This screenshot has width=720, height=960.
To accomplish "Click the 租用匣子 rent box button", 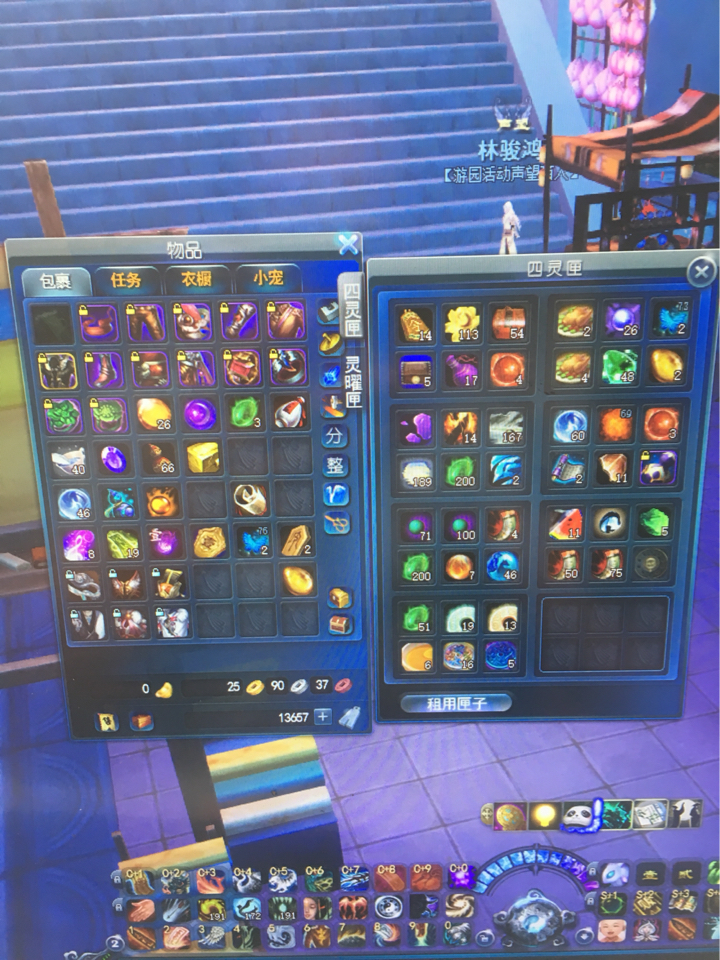I will [455, 702].
